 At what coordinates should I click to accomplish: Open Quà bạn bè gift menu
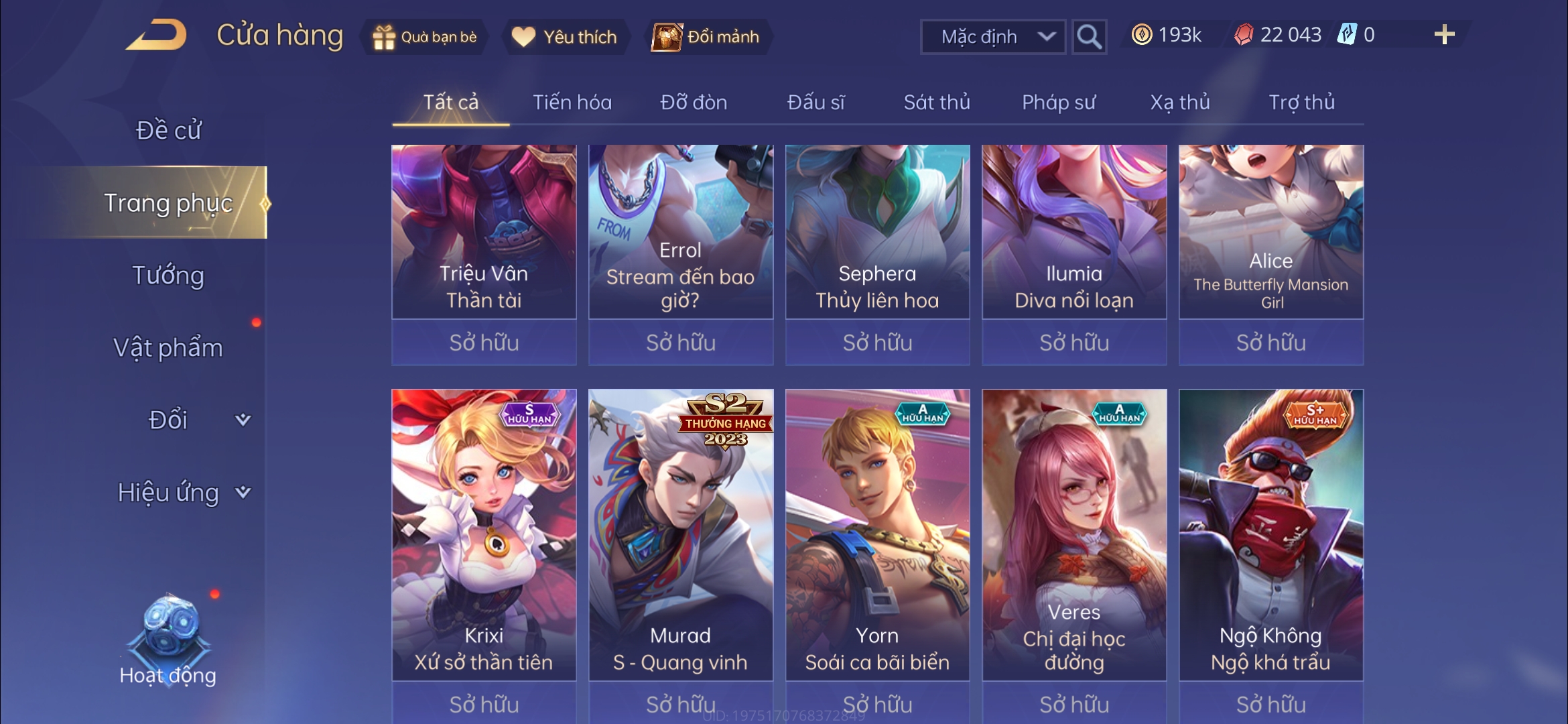pos(425,37)
